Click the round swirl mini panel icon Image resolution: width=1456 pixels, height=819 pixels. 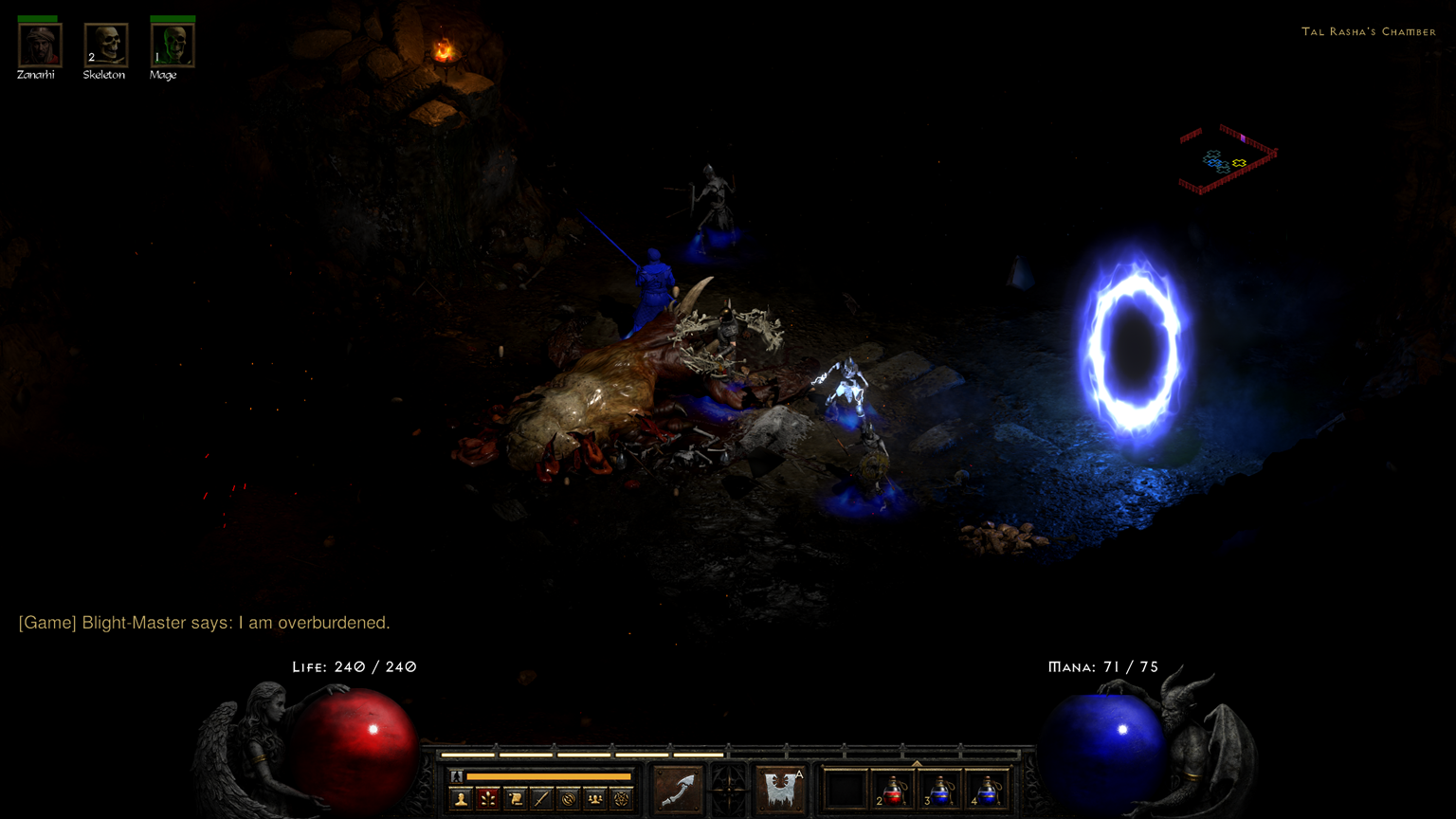click(568, 799)
